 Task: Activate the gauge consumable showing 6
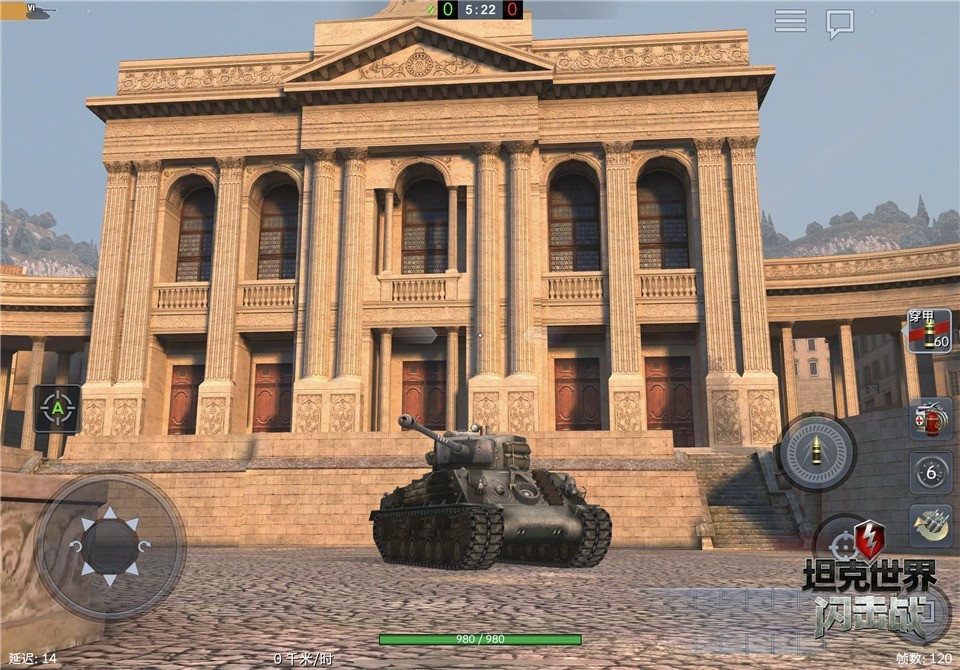click(x=930, y=472)
